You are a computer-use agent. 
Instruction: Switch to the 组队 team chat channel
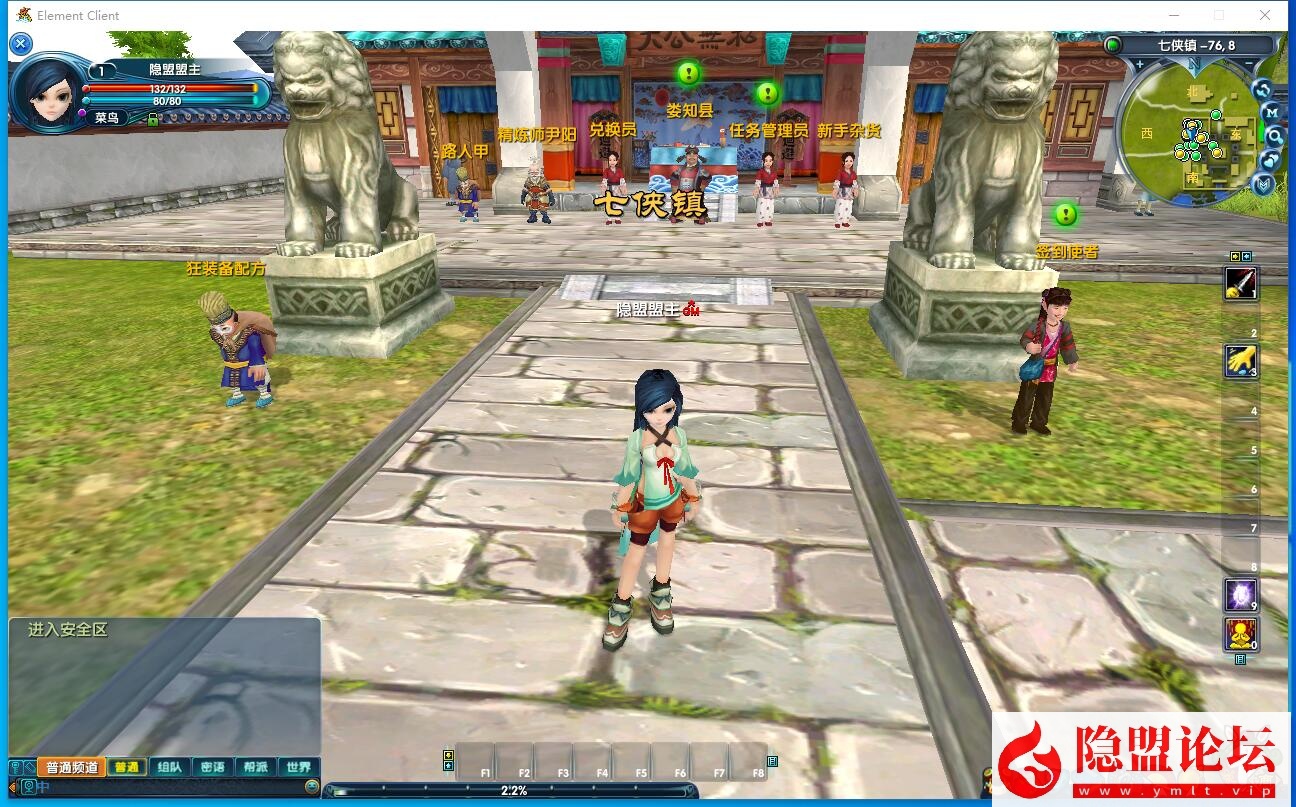click(x=169, y=768)
